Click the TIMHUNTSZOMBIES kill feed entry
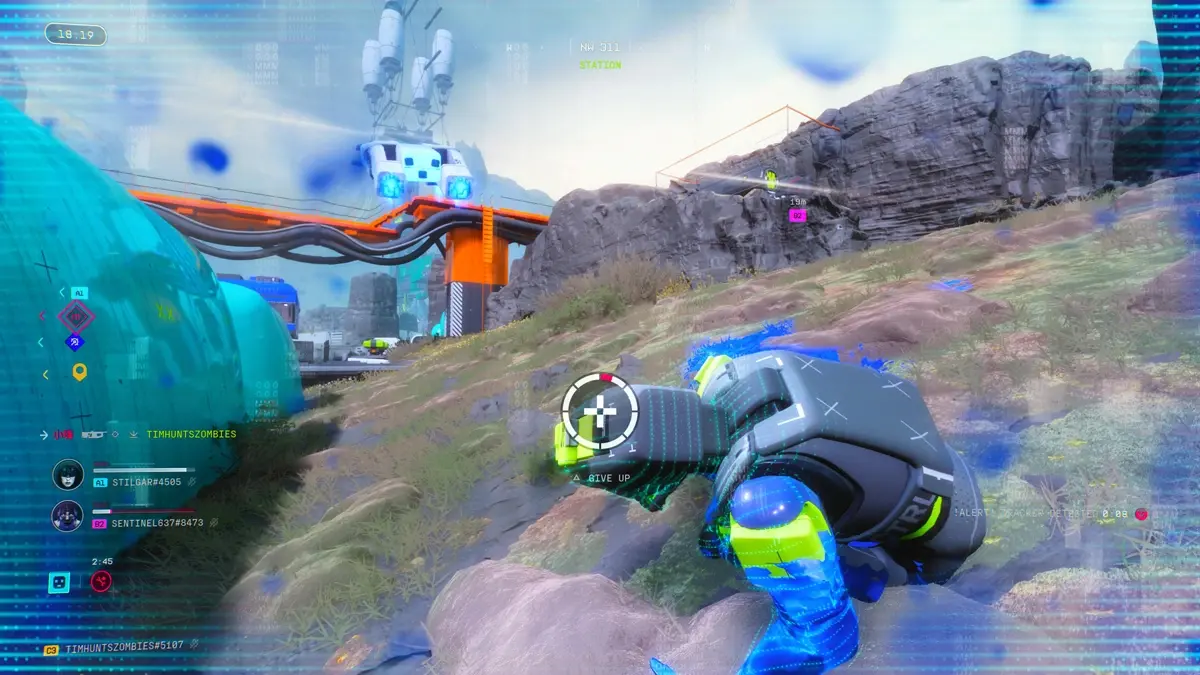This screenshot has width=1200, height=675. tap(190, 434)
